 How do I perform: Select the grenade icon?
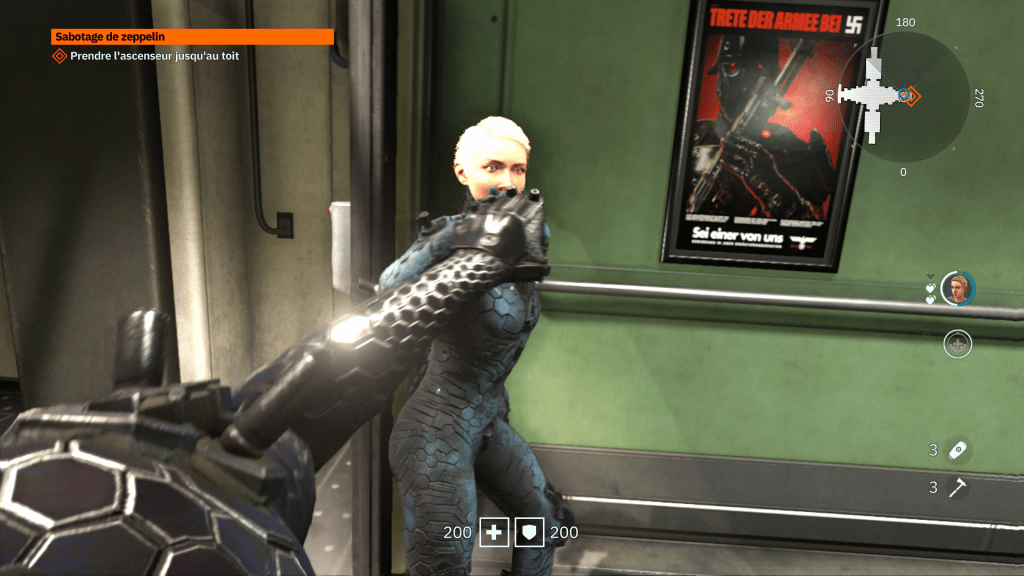958,450
